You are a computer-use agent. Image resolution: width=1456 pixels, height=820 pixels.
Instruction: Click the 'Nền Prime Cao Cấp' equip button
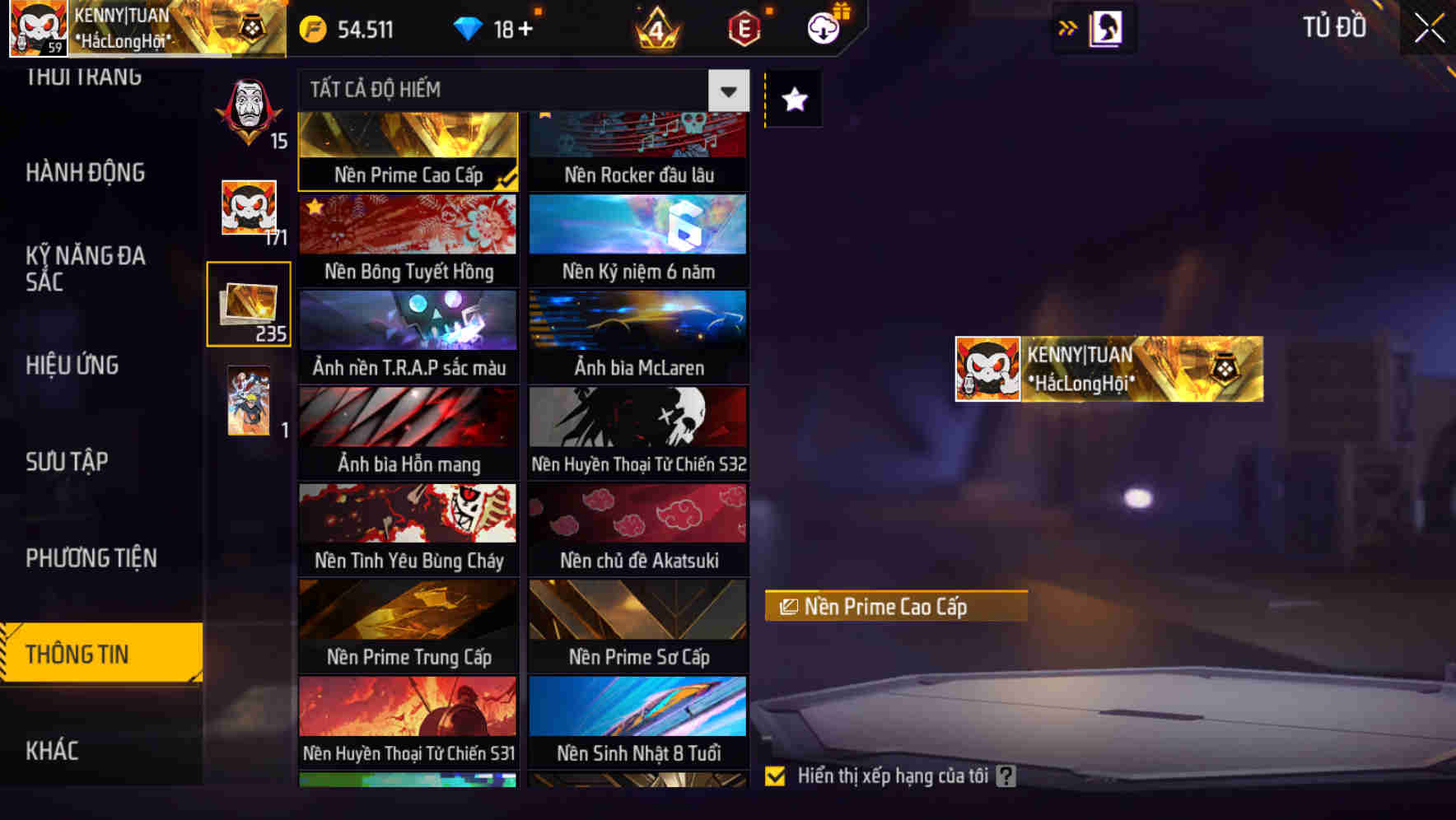pyautogui.click(x=896, y=607)
